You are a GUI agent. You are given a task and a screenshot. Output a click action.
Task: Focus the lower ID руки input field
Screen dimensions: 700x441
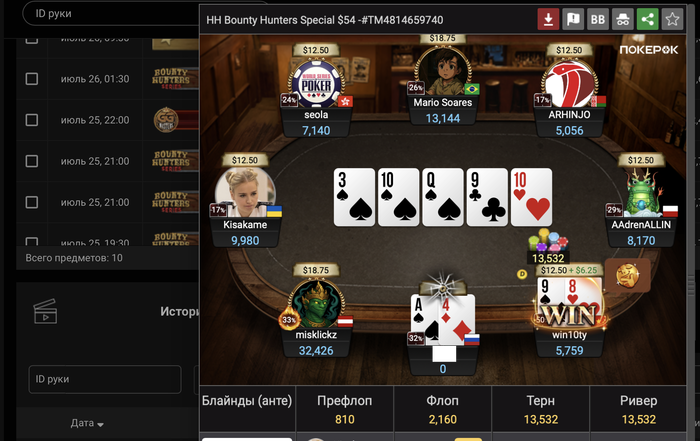click(x=103, y=379)
